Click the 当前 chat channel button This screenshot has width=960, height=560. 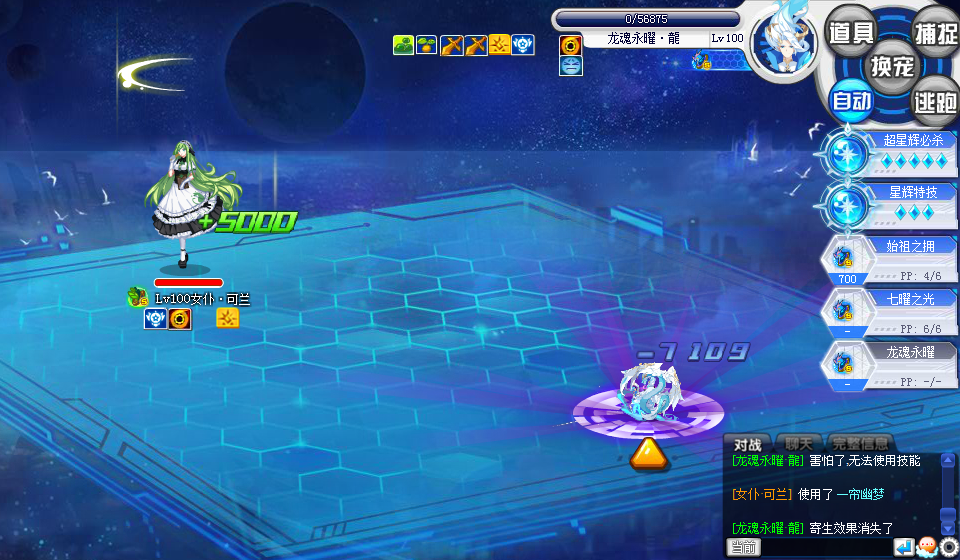pyautogui.click(x=743, y=547)
